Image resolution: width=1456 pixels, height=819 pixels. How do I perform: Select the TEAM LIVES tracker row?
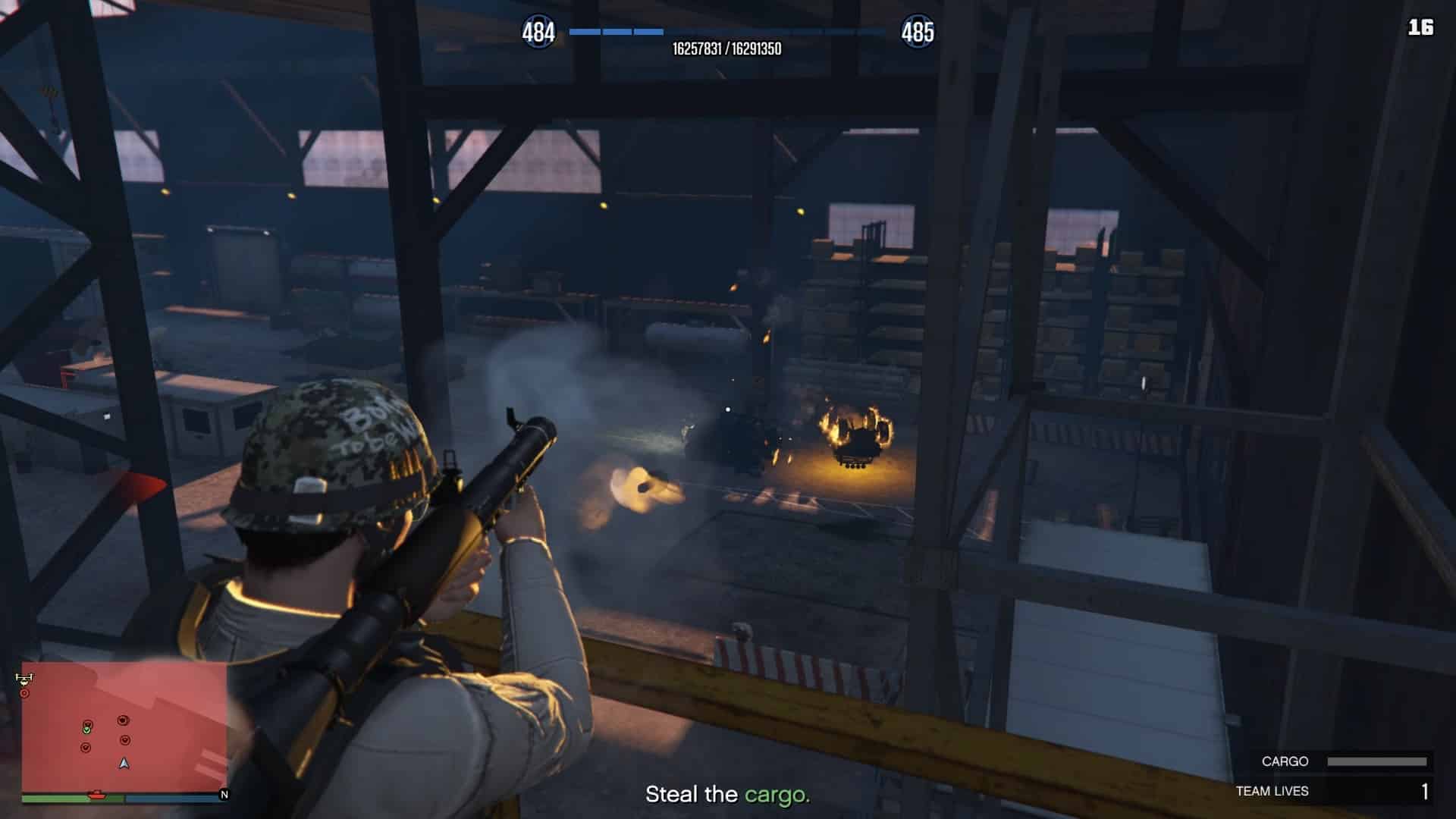1332,791
